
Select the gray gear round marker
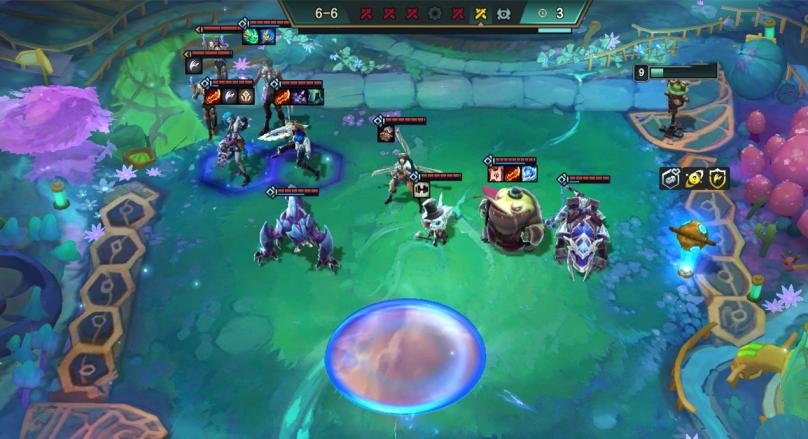pyautogui.click(x=435, y=14)
